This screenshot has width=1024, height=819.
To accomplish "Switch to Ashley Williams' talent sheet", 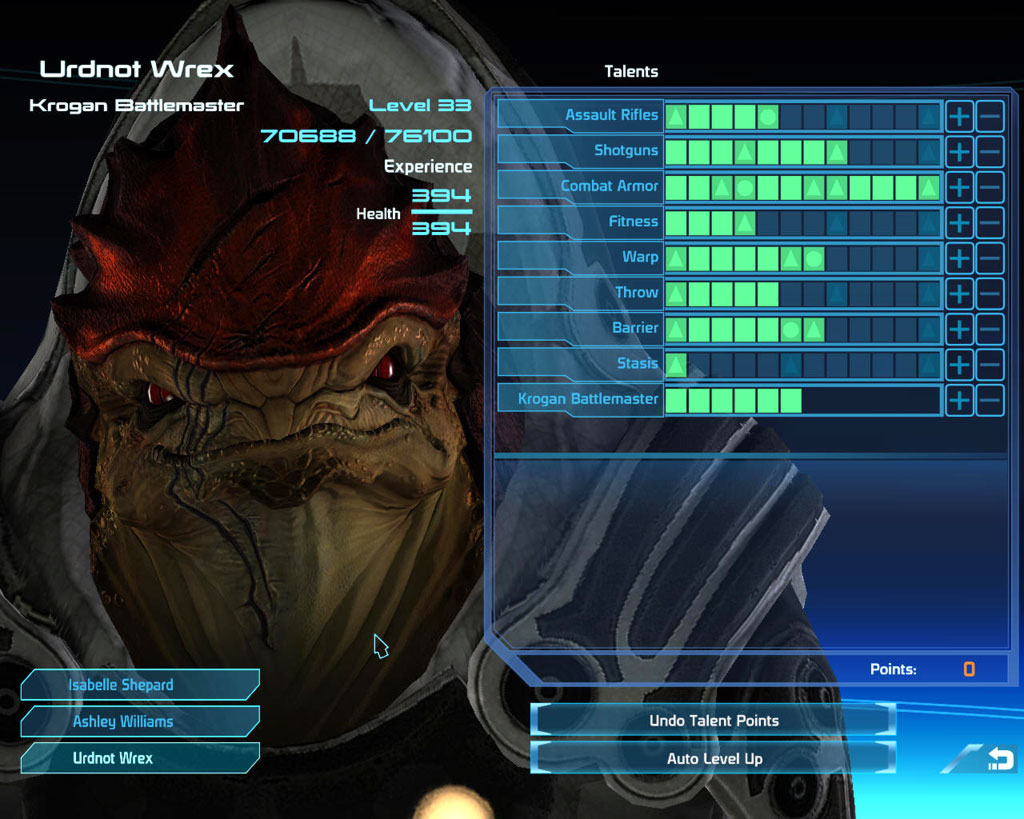I will (140, 721).
